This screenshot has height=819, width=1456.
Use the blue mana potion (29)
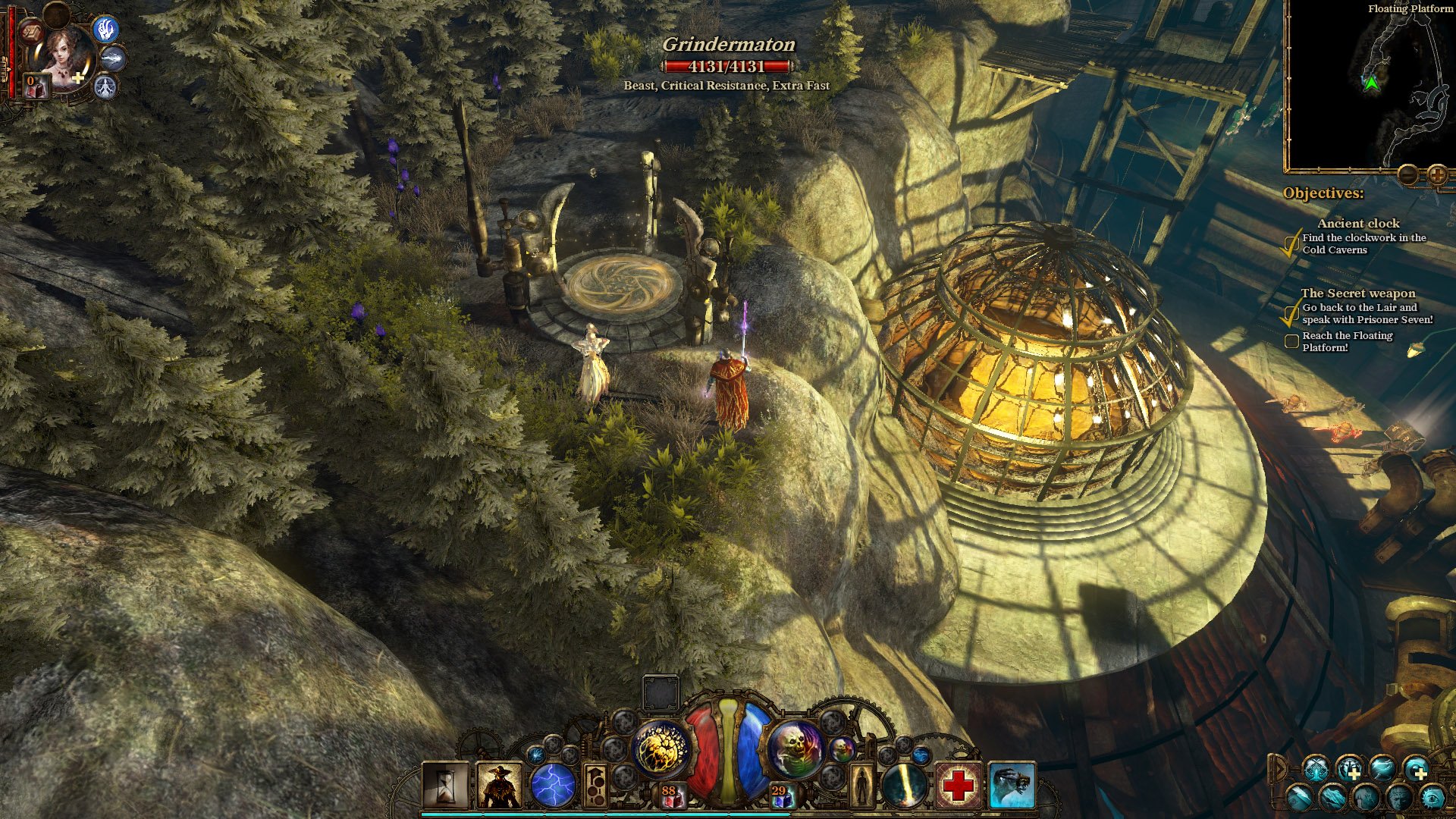tap(780, 796)
